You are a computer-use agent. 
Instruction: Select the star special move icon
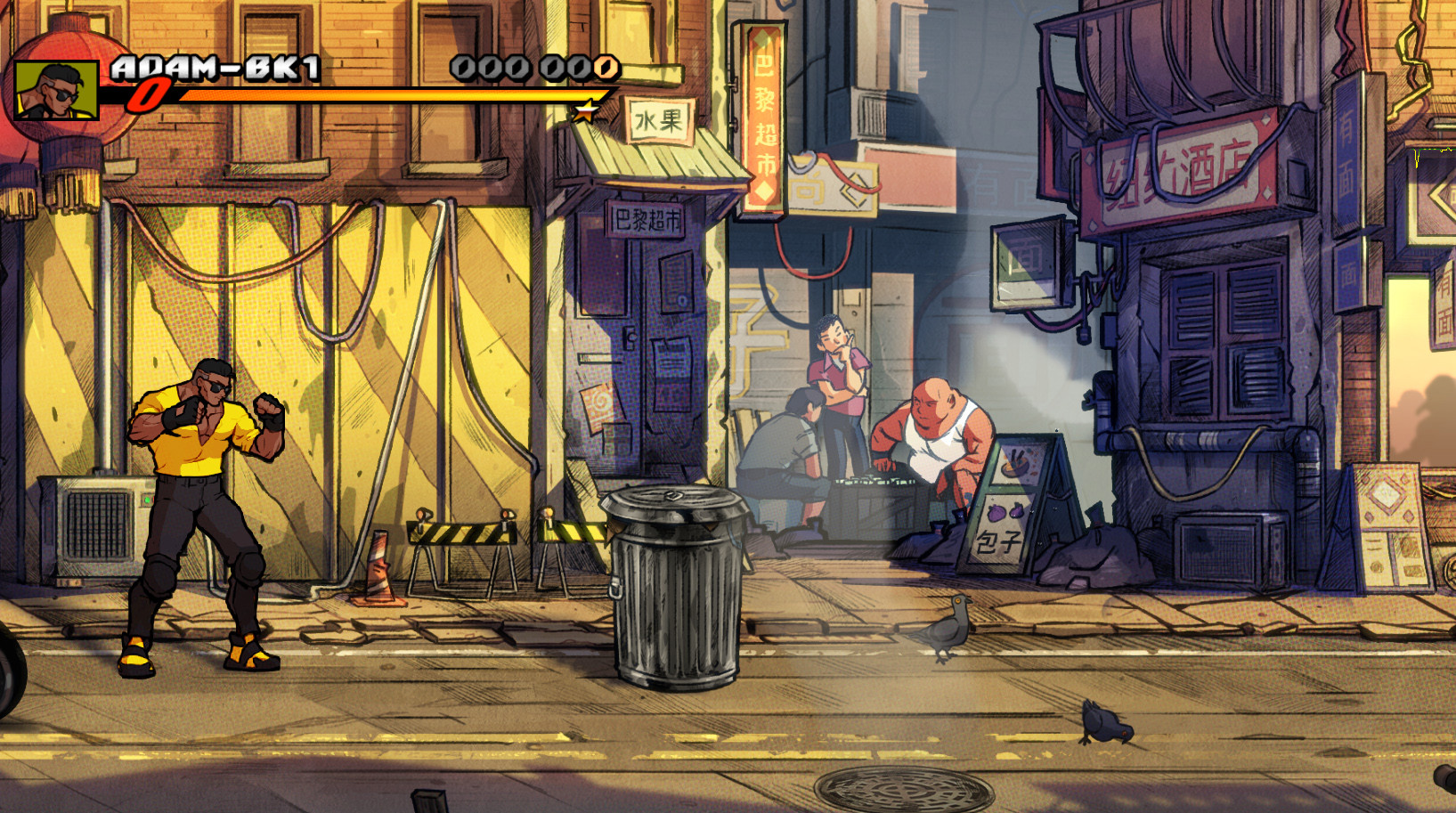pos(587,110)
